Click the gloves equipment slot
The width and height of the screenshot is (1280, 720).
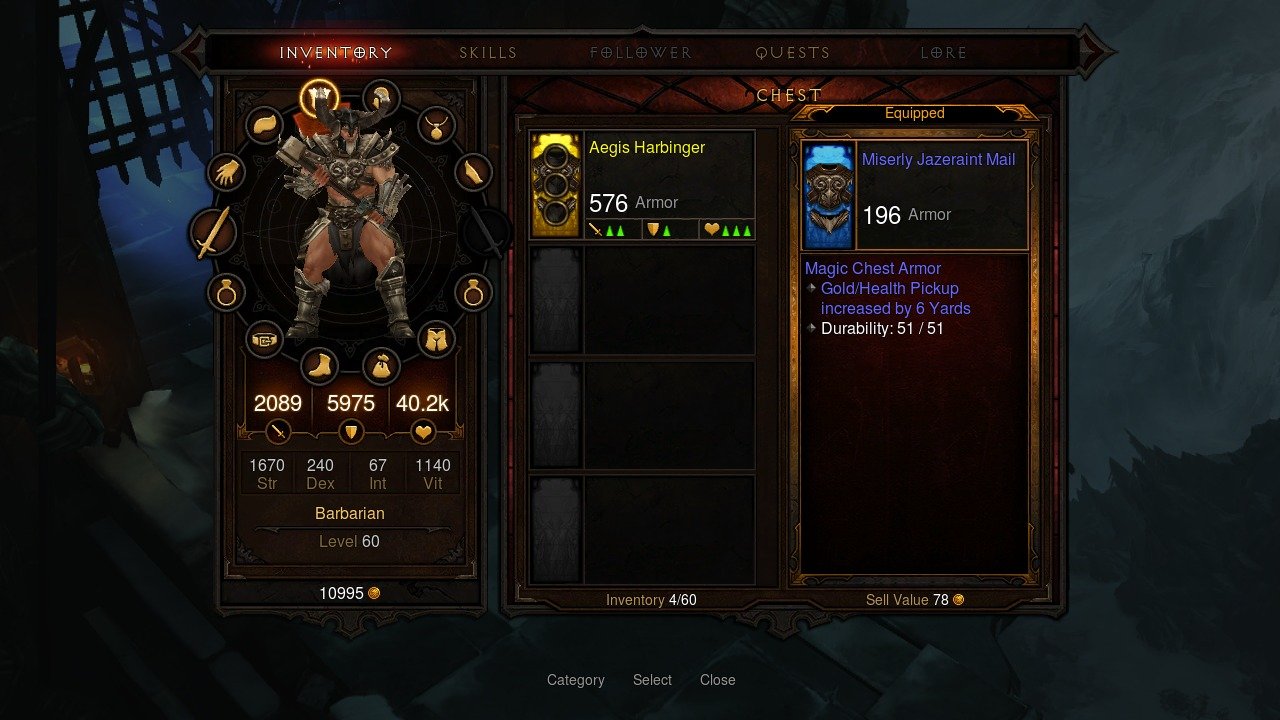pos(227,173)
